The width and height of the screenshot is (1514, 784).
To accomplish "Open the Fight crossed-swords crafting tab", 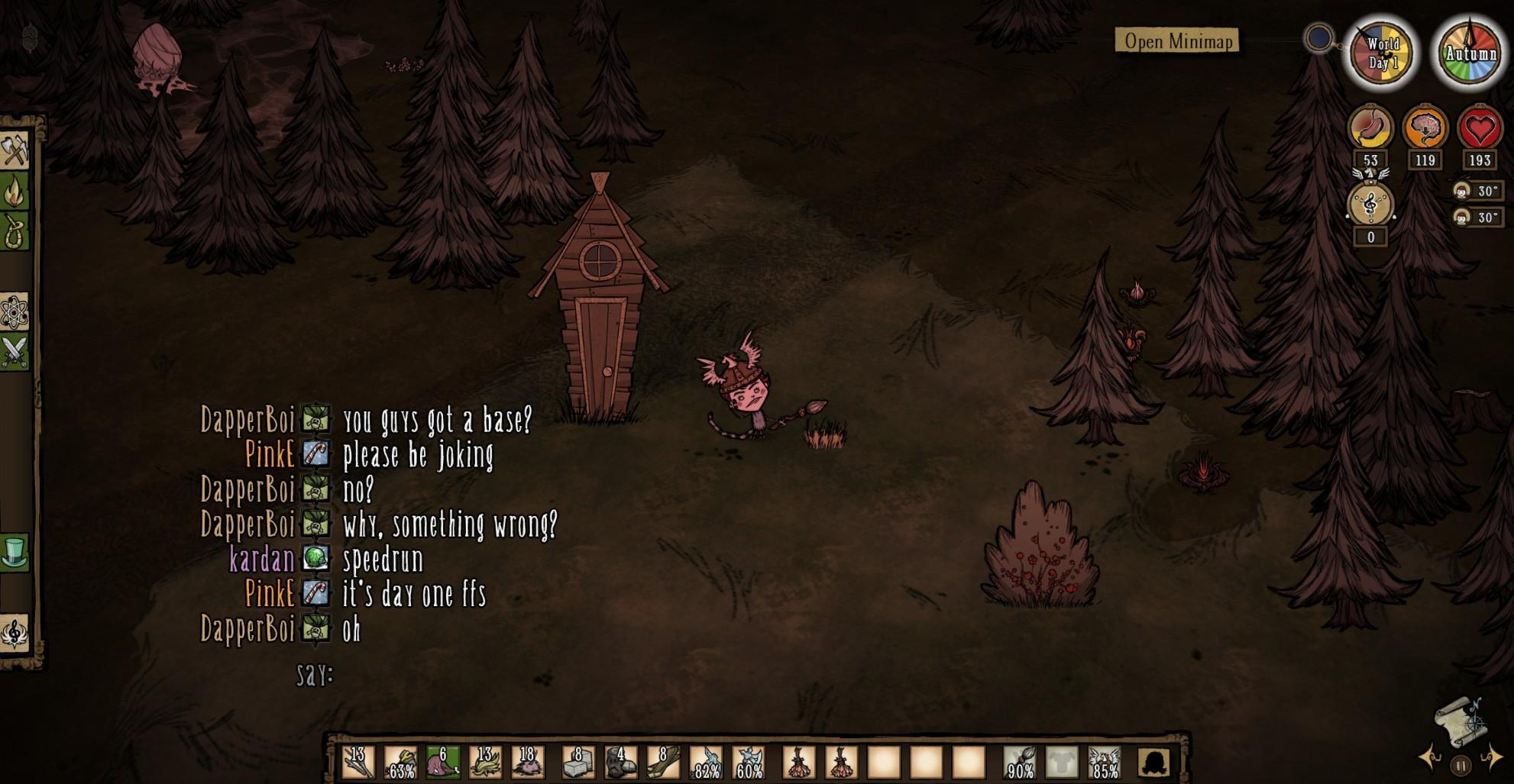I will pyautogui.click(x=15, y=352).
